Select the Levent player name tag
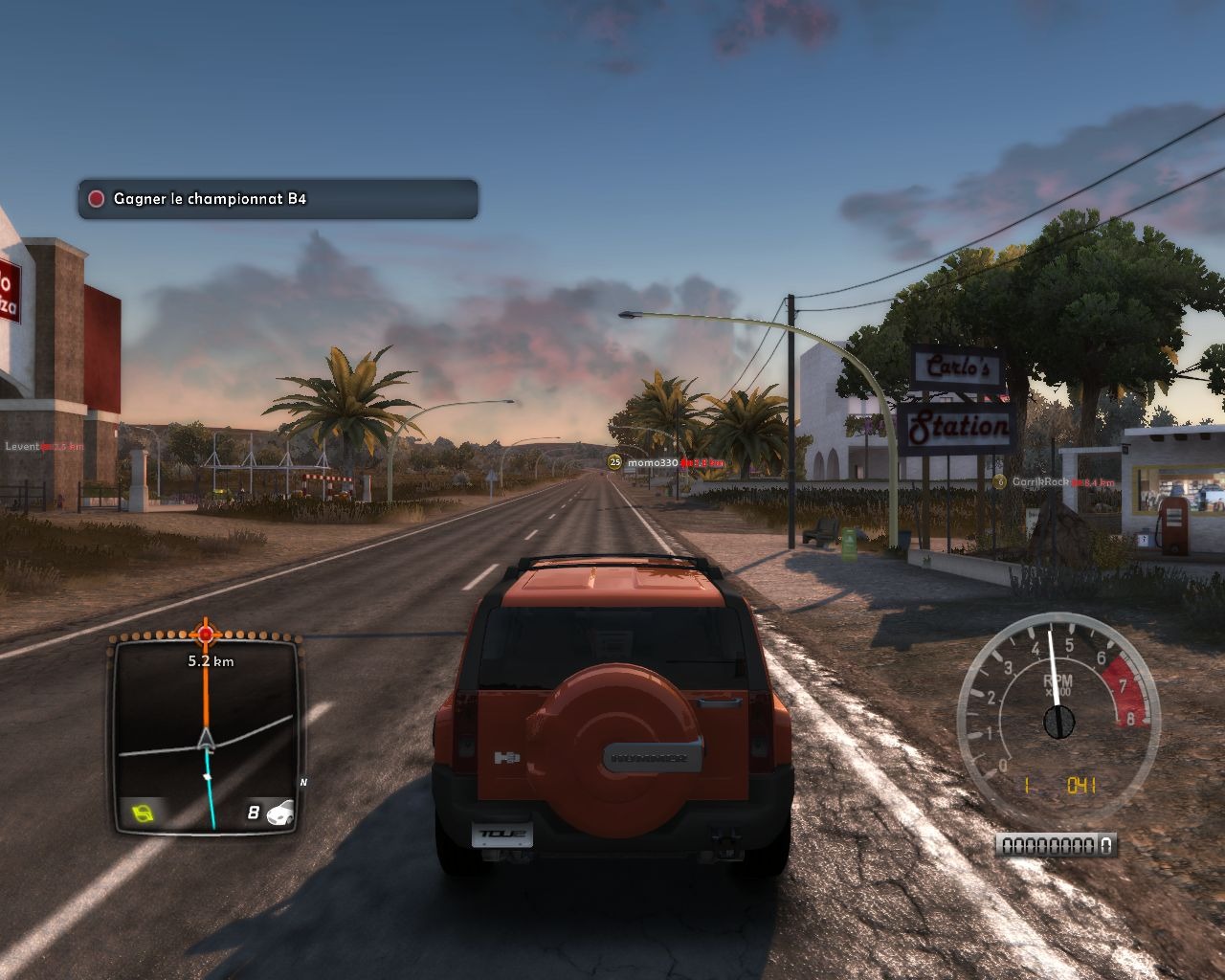Image resolution: width=1225 pixels, height=980 pixels. [22, 447]
